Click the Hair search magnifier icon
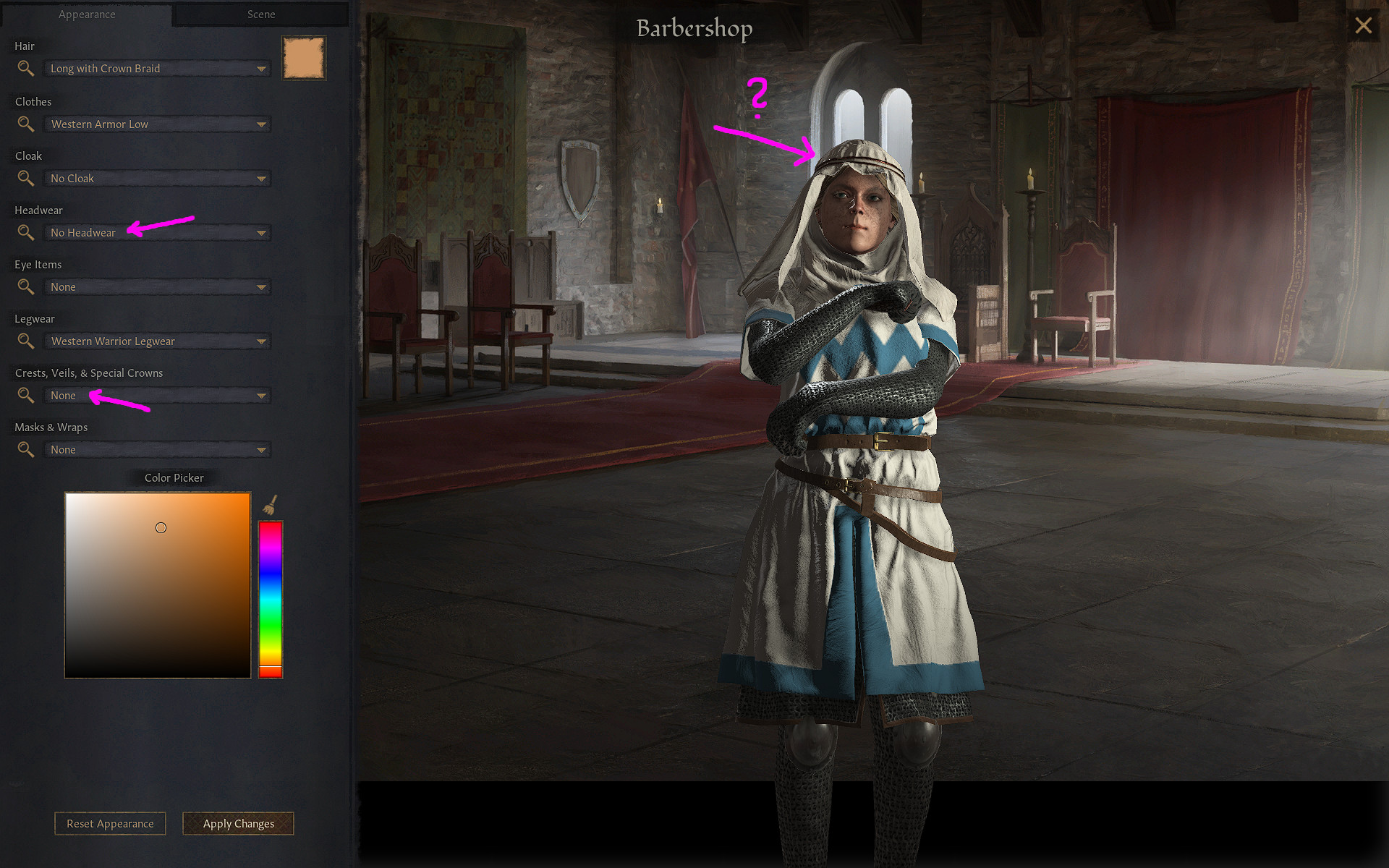 tap(25, 68)
